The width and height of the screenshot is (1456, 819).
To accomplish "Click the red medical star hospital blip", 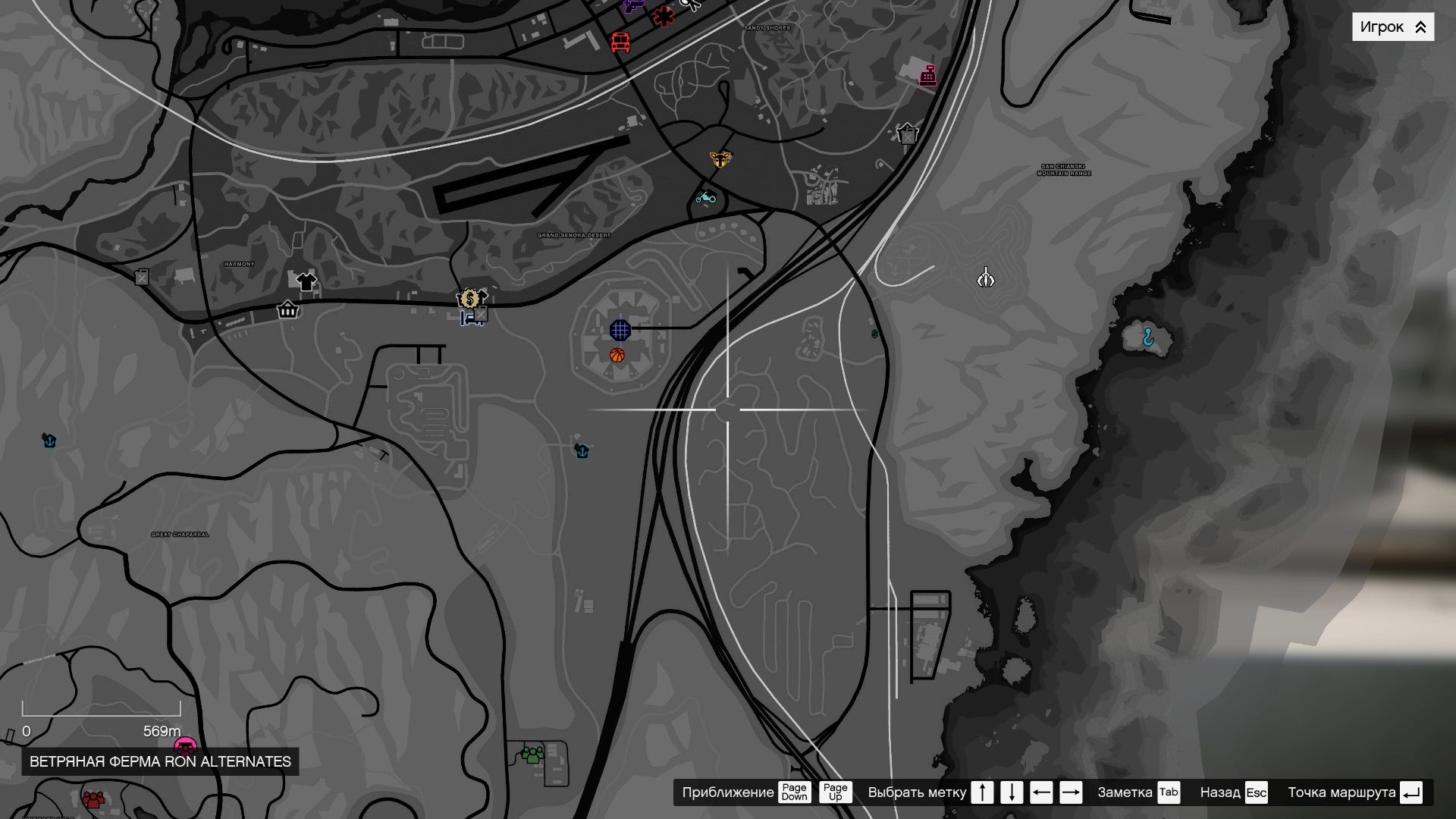I will coord(663,15).
